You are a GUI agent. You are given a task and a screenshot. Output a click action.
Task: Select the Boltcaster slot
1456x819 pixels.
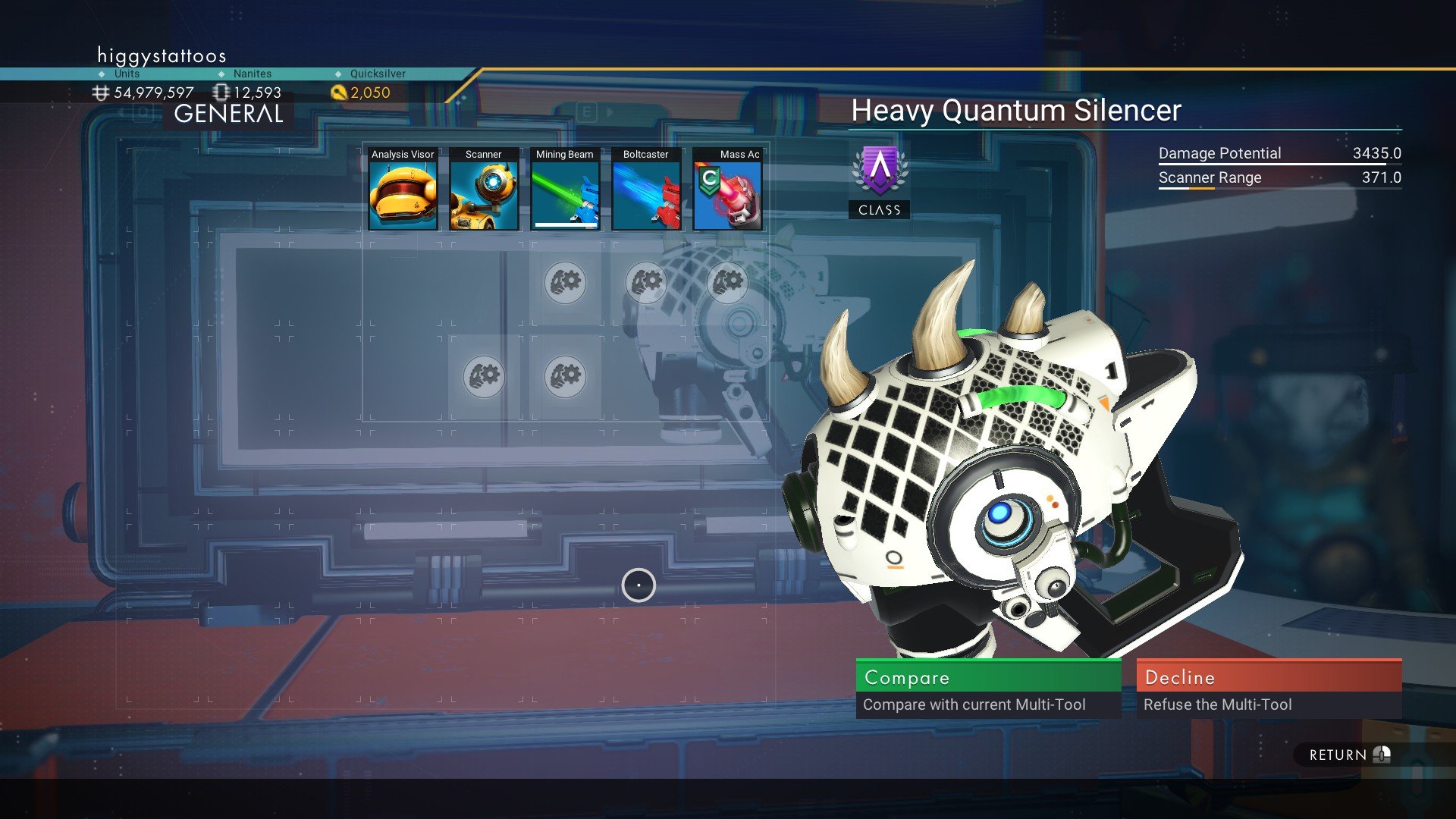click(x=646, y=190)
